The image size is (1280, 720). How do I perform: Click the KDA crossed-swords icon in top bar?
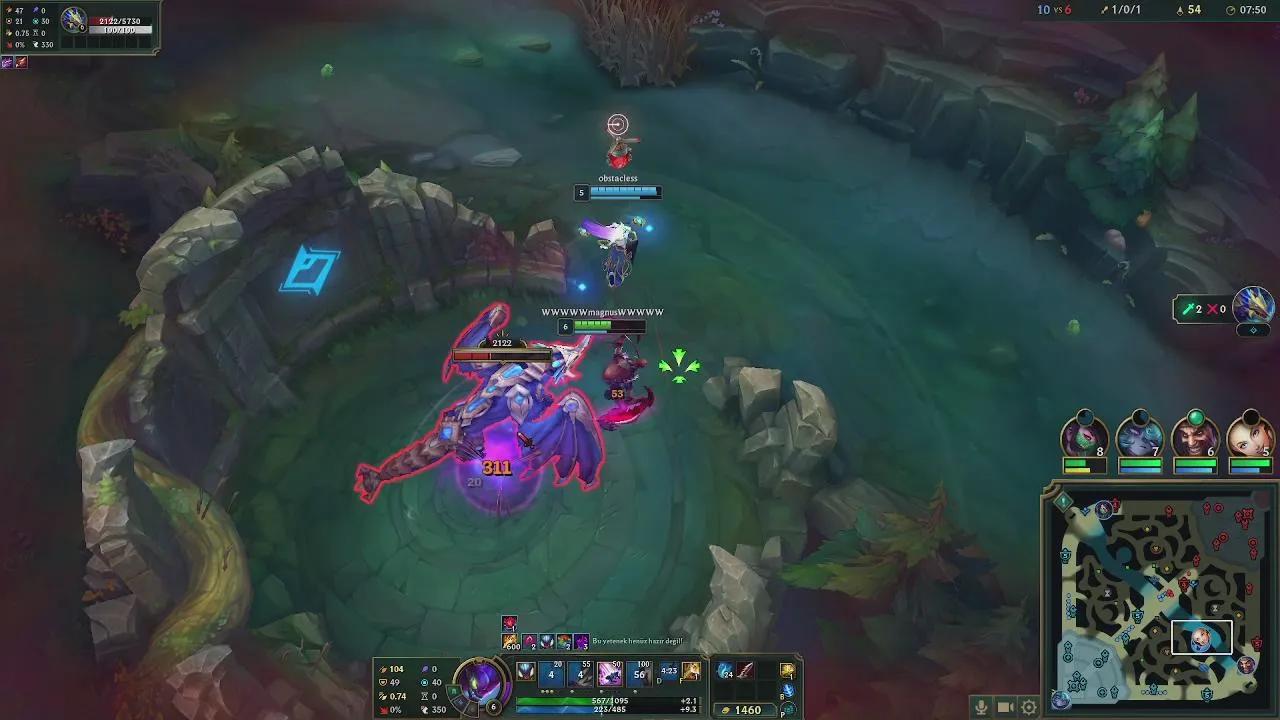point(1106,10)
